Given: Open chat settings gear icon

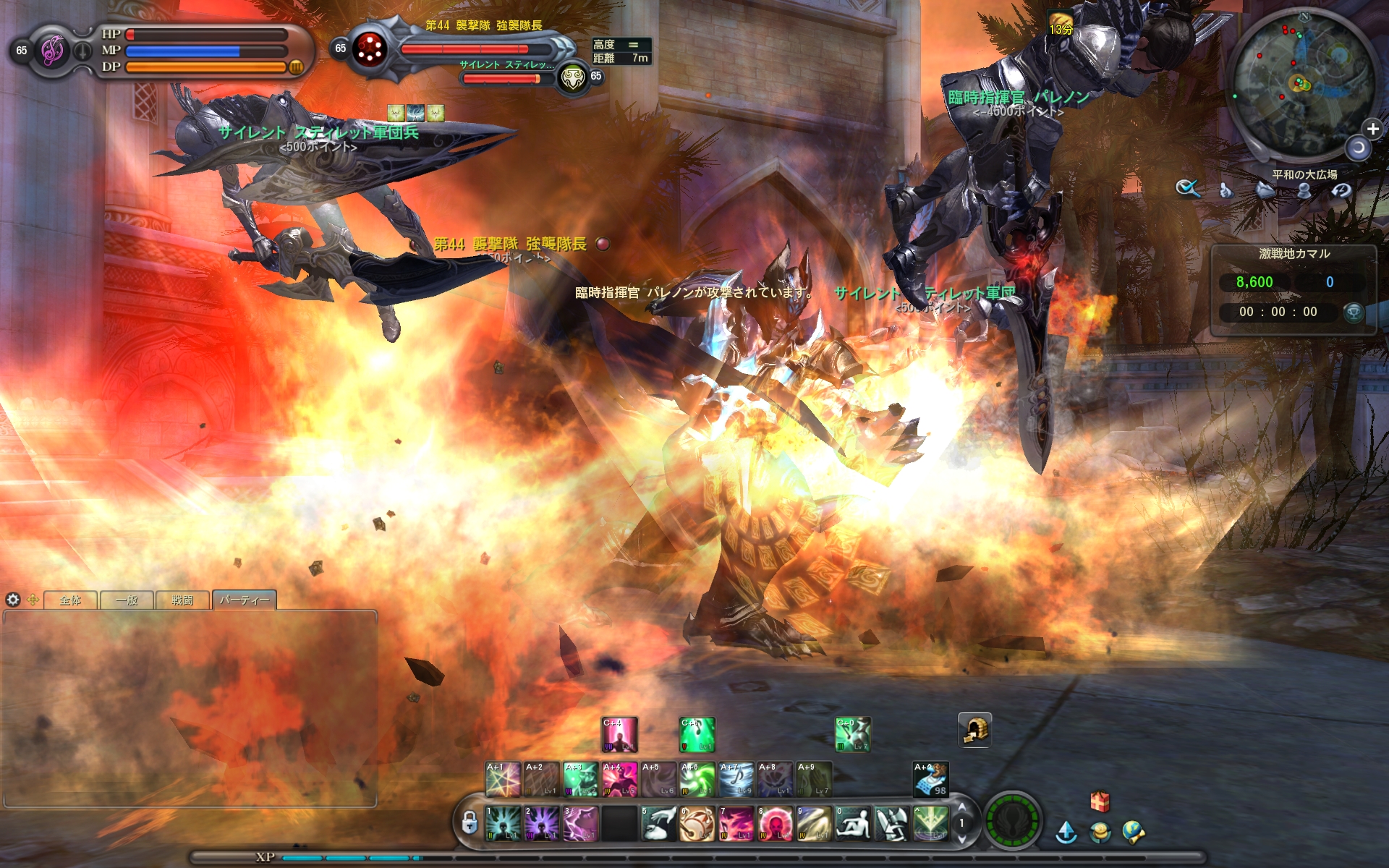Looking at the screenshot, I should [13, 600].
